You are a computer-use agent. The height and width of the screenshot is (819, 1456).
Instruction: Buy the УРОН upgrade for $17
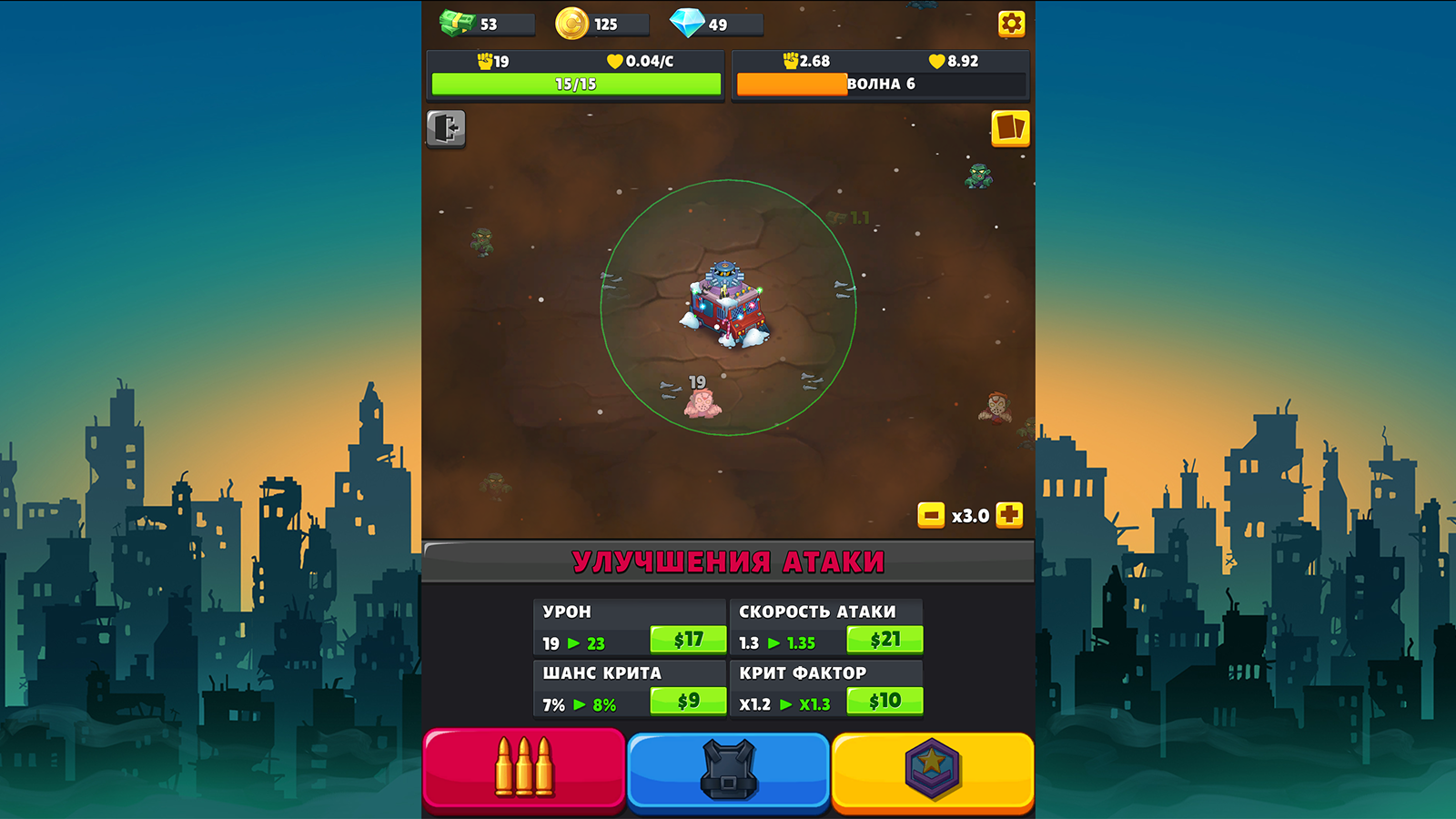pos(688,640)
